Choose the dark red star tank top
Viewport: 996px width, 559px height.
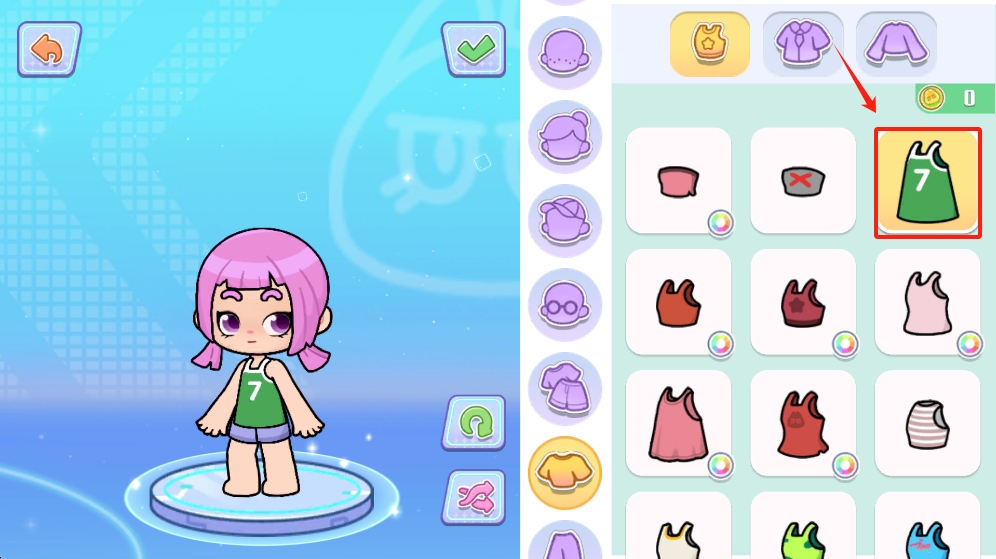click(x=802, y=302)
